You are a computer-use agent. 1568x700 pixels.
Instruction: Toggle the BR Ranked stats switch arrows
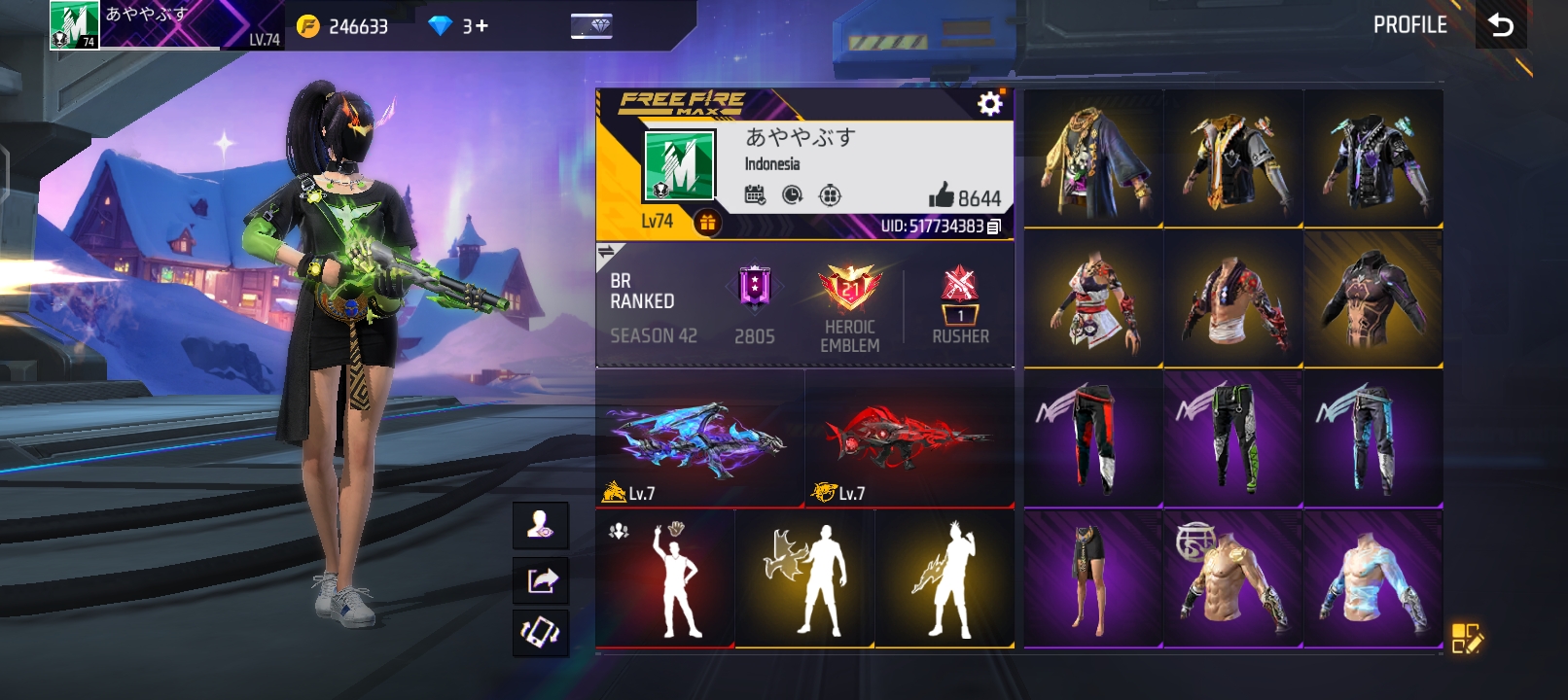[x=607, y=254]
